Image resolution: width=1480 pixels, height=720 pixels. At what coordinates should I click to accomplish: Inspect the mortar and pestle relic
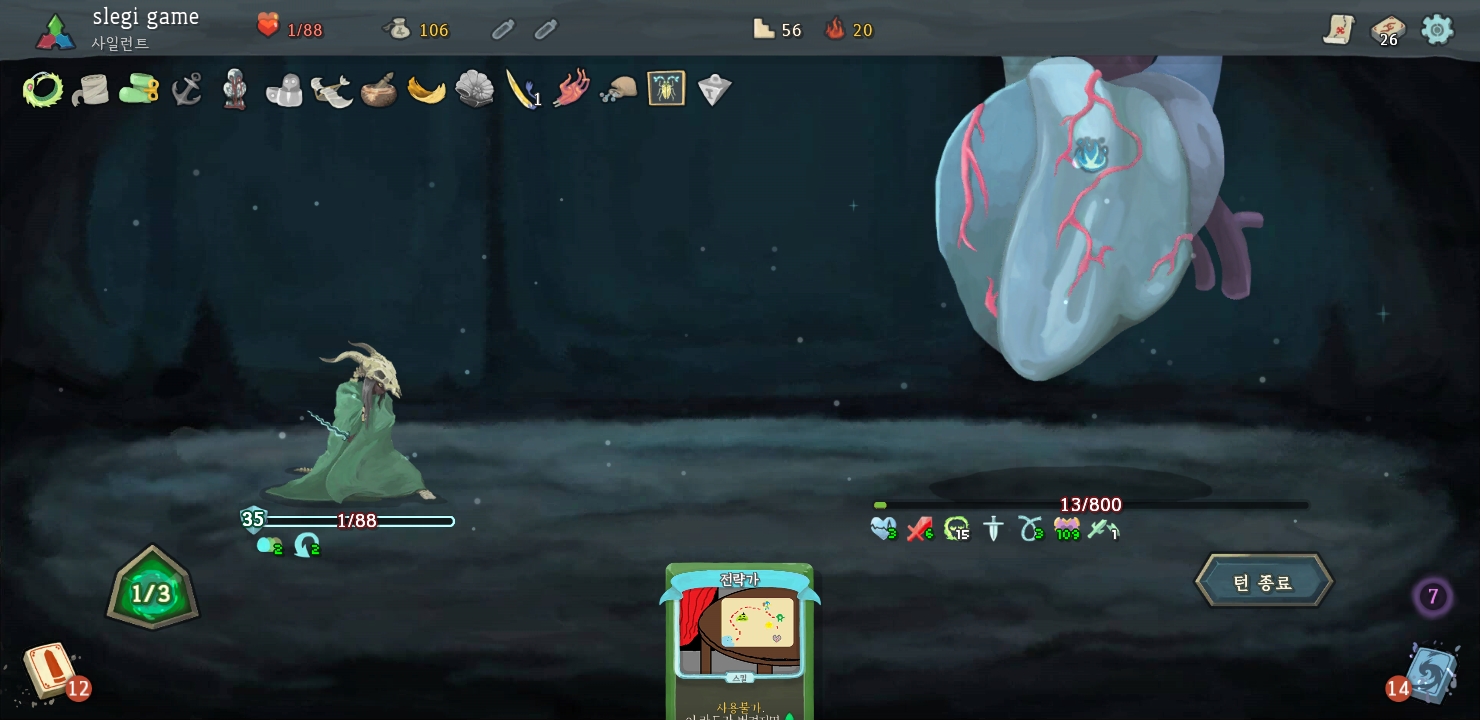379,90
